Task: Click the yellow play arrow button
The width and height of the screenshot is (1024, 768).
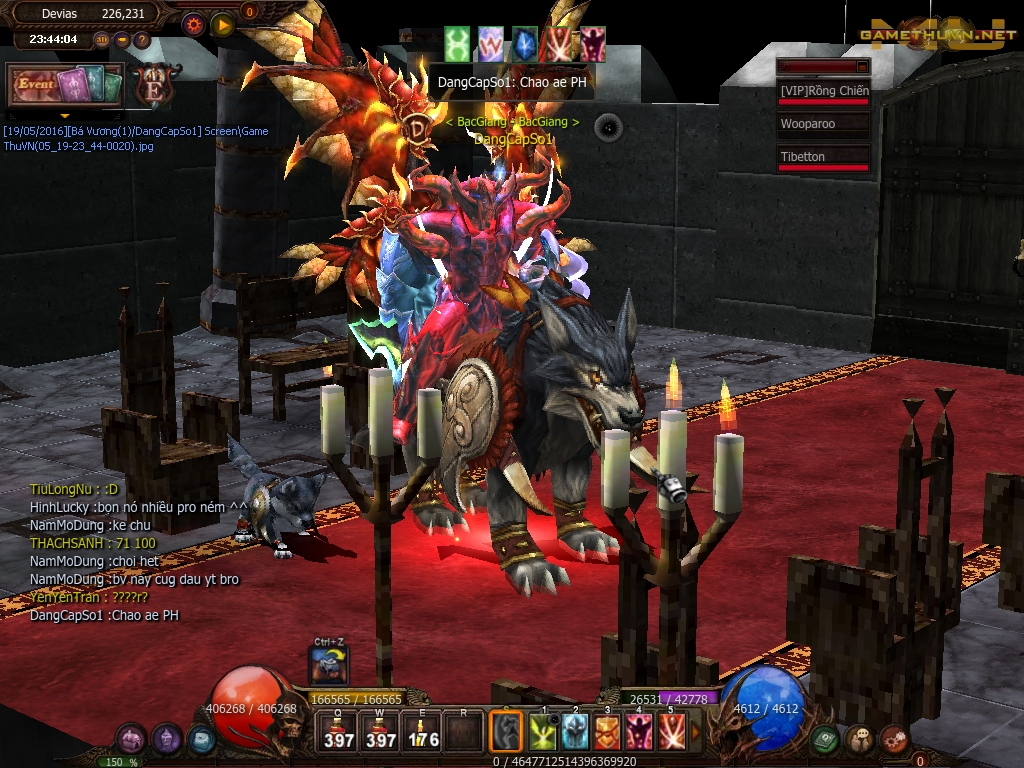Action: click(222, 25)
